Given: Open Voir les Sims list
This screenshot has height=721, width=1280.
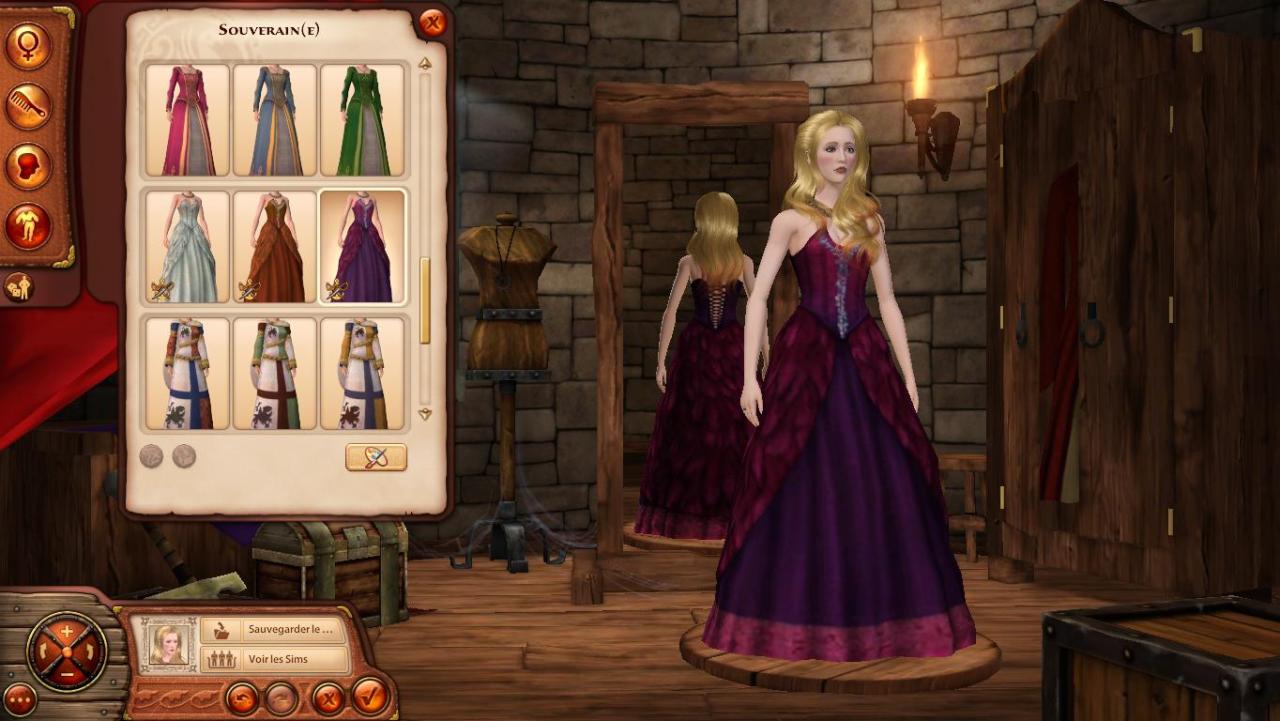Looking at the screenshot, I should [x=274, y=659].
